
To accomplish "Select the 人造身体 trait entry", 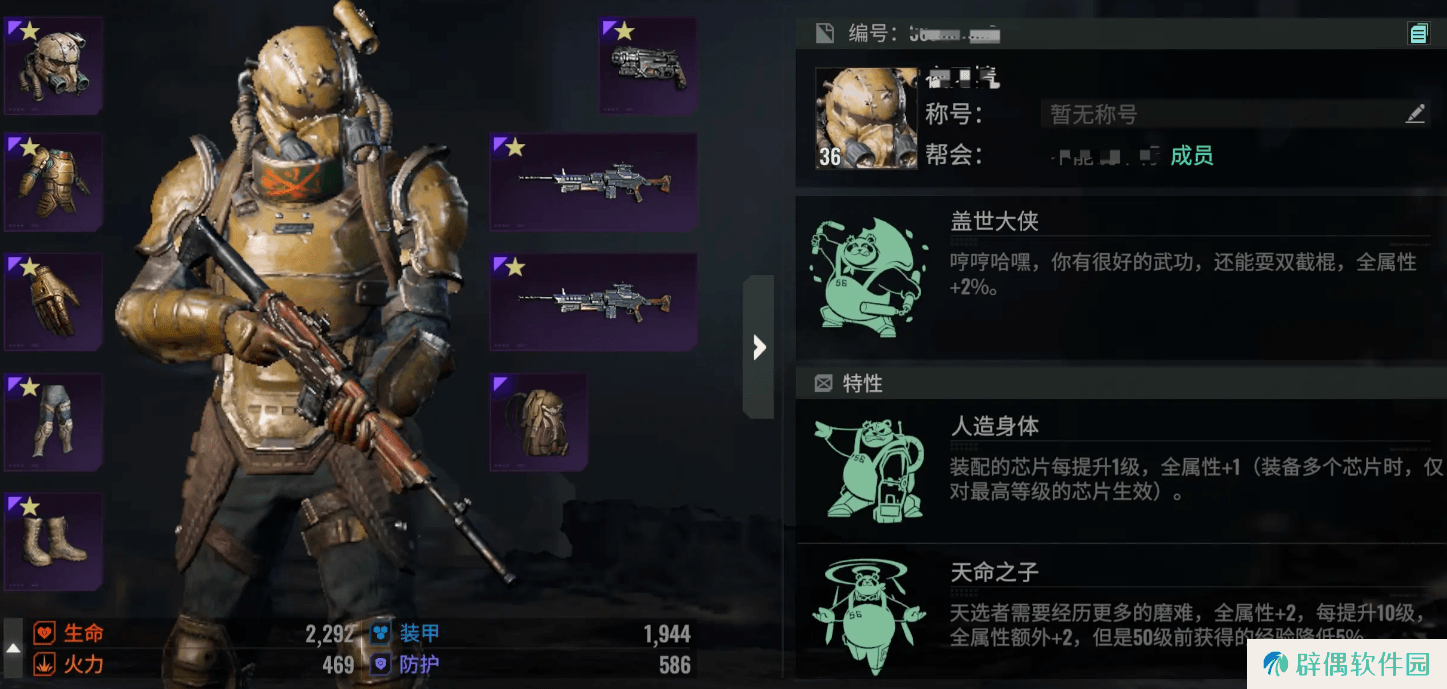I will [x=1120, y=470].
